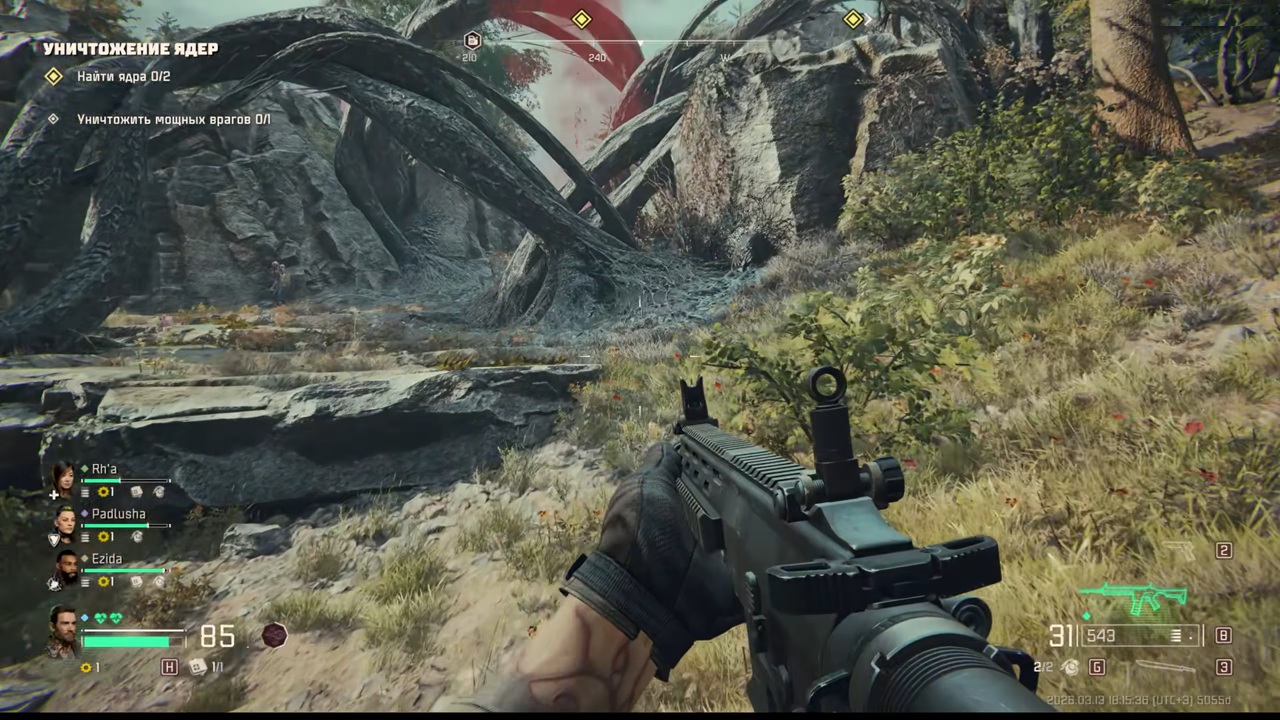This screenshot has height=720, width=1280.
Task: Select the «Уничтожить мощных врагов» objective entry
Action: coord(174,119)
